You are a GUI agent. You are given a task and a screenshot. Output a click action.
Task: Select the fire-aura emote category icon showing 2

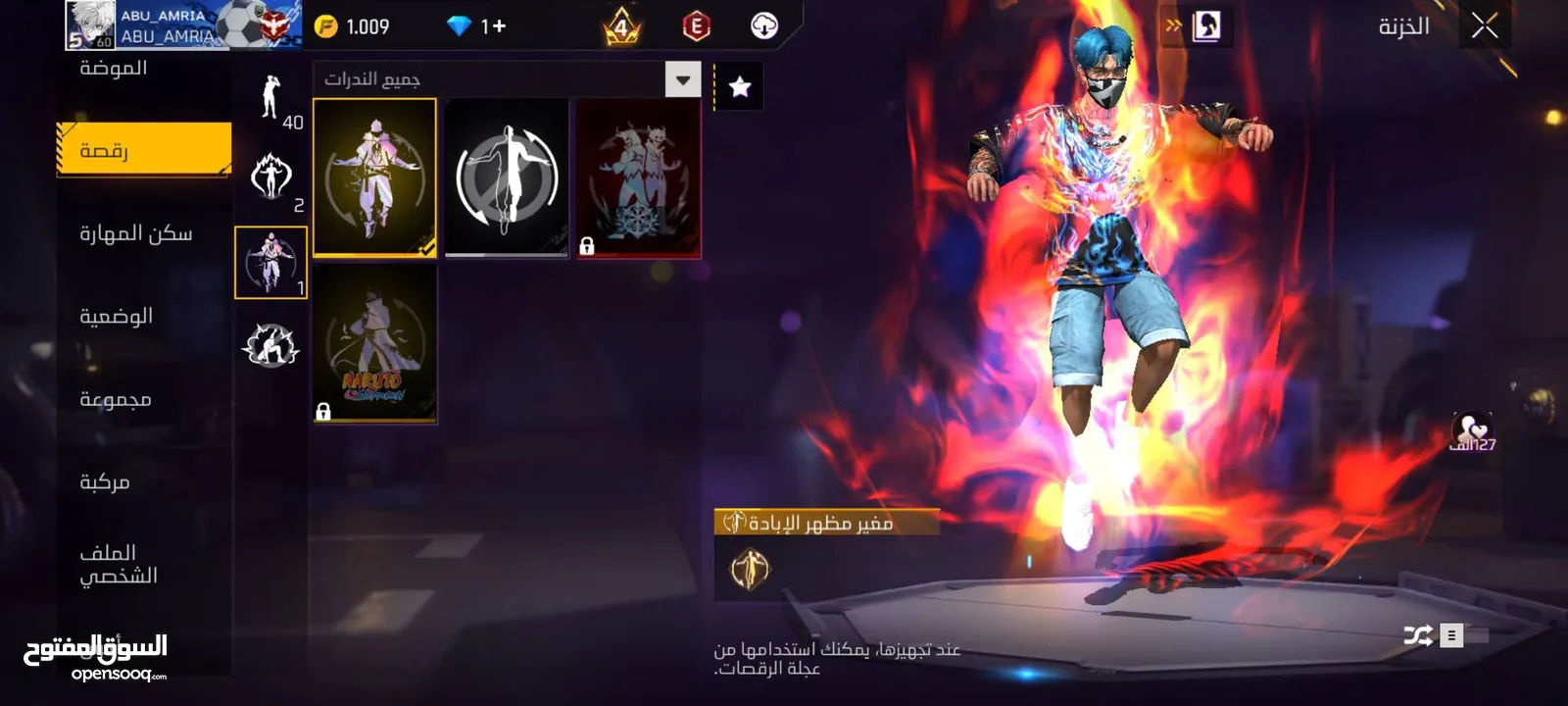271,176
